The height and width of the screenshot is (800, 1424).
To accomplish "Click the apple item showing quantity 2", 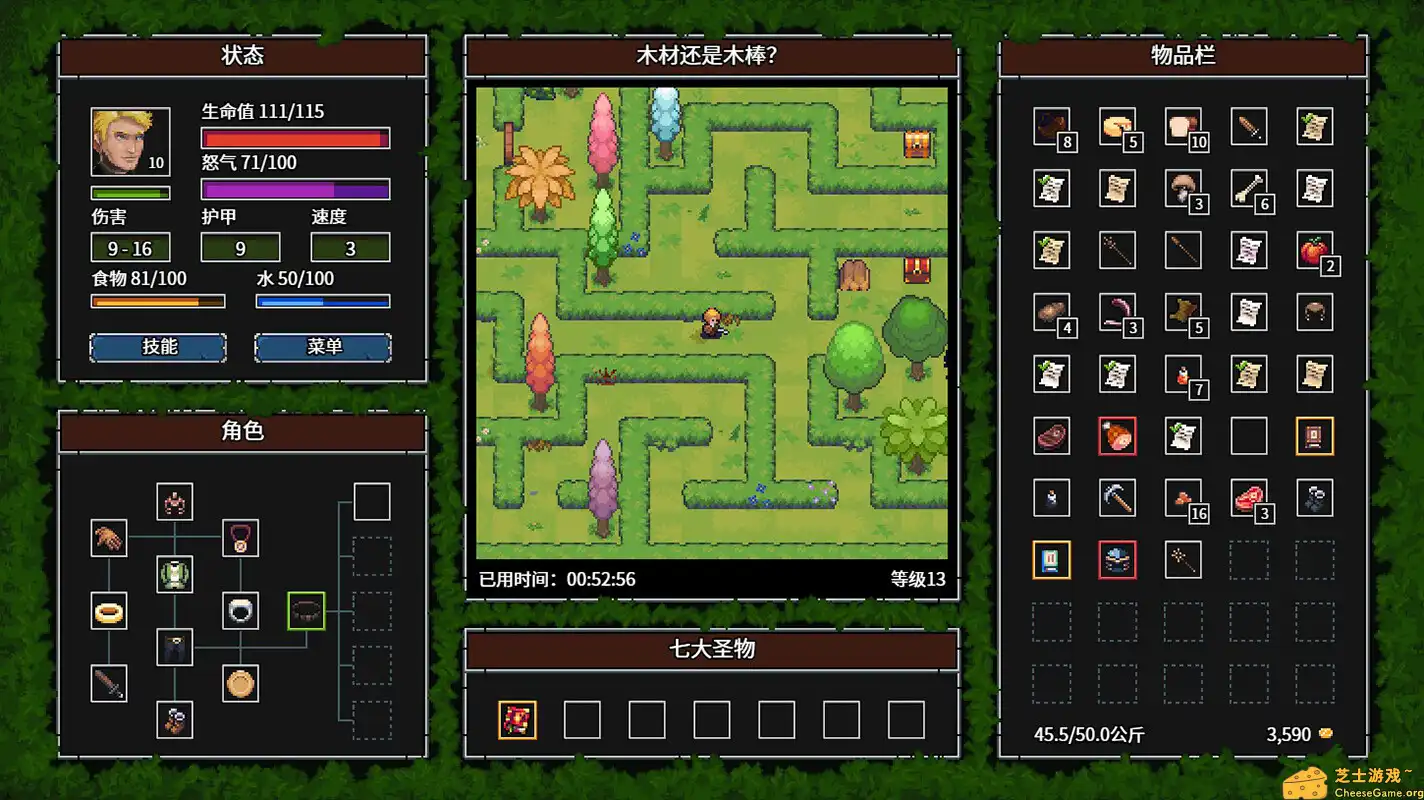I will [x=1315, y=251].
